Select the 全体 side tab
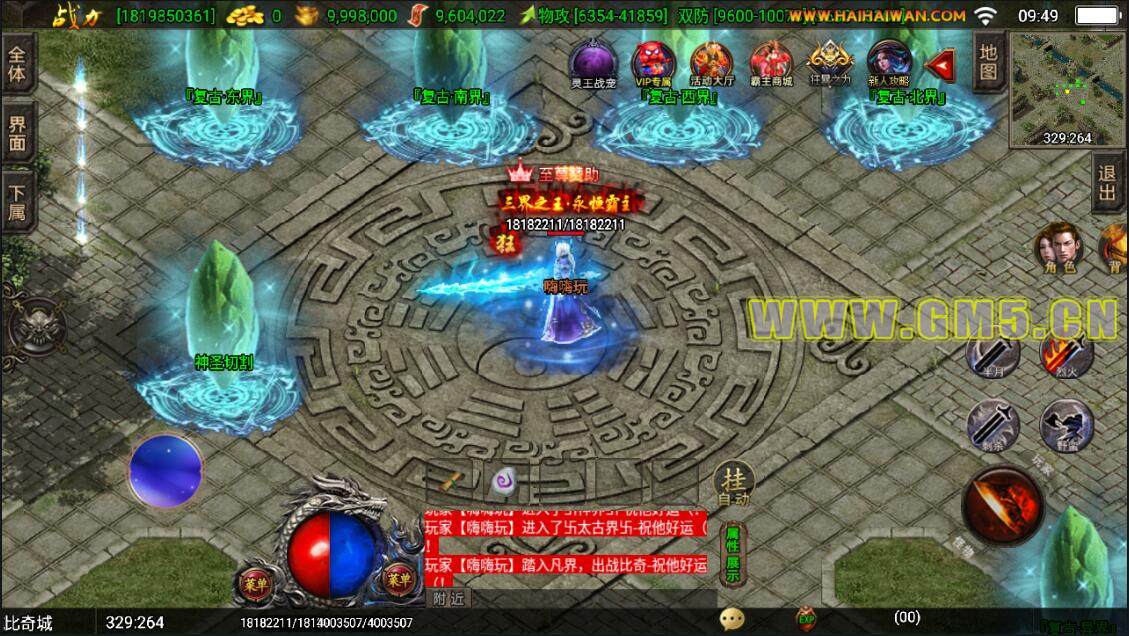 (19, 62)
